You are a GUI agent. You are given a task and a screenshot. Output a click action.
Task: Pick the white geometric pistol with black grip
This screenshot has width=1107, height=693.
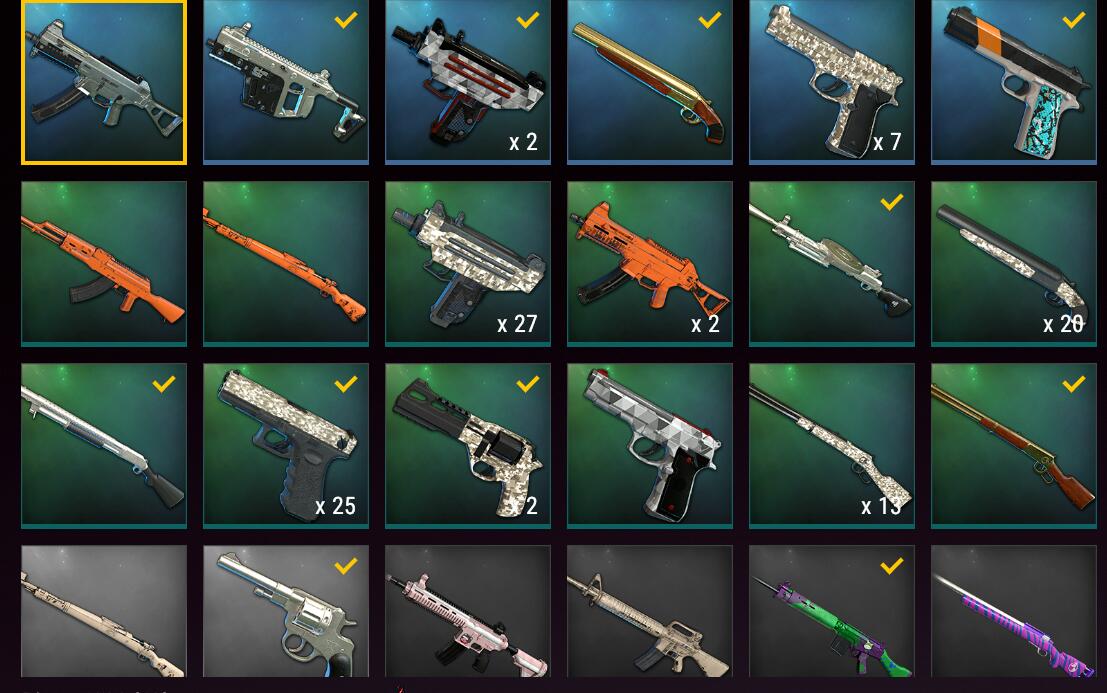tap(650, 445)
